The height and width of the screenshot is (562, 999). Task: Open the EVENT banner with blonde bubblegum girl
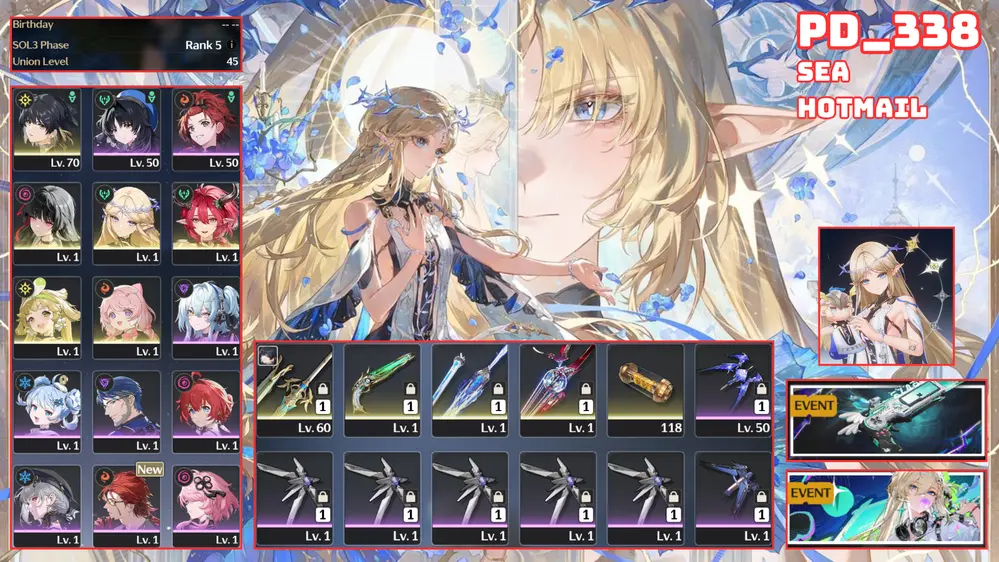886,508
